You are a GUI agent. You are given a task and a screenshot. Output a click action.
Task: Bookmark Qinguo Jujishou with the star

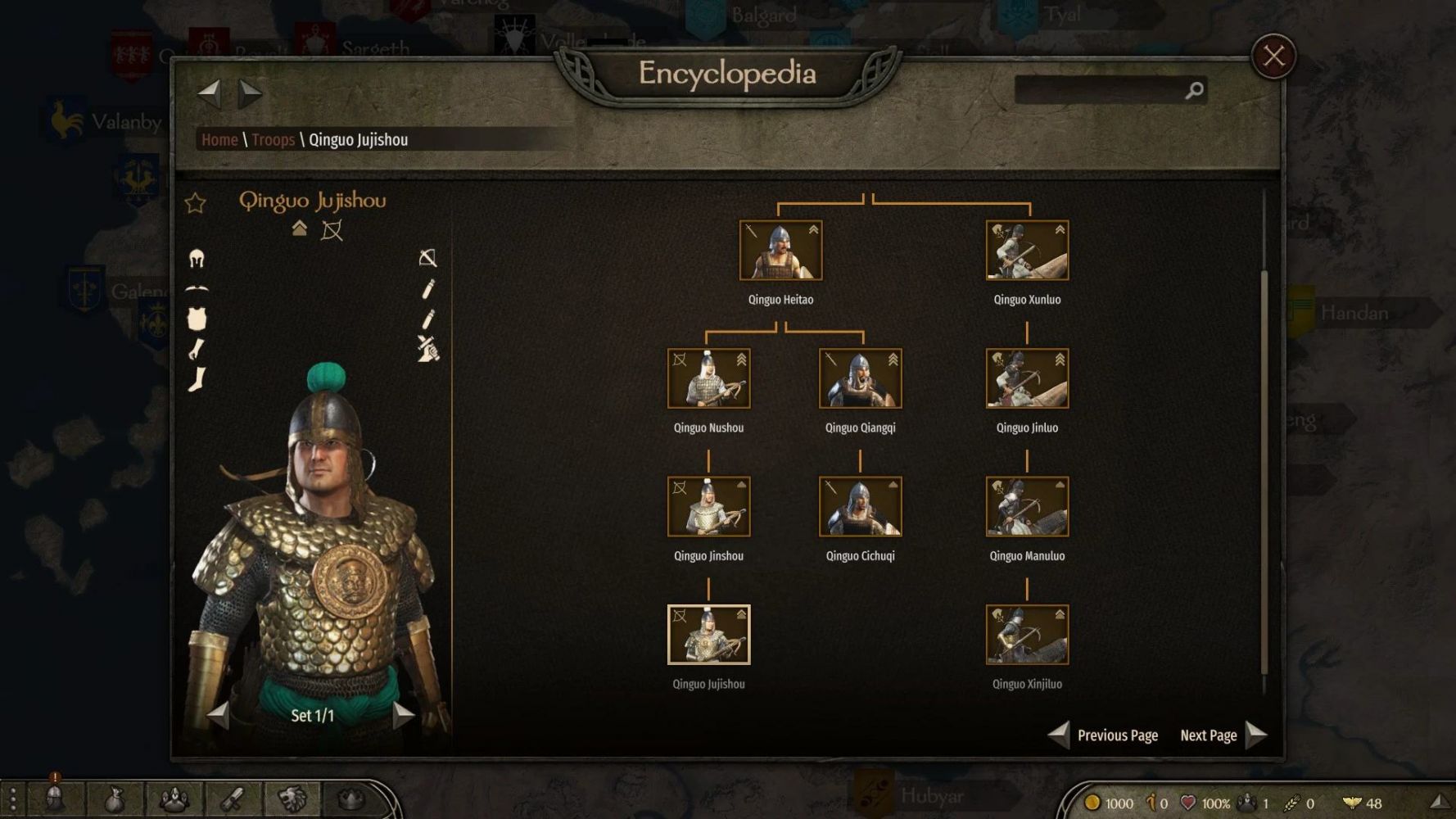click(195, 203)
